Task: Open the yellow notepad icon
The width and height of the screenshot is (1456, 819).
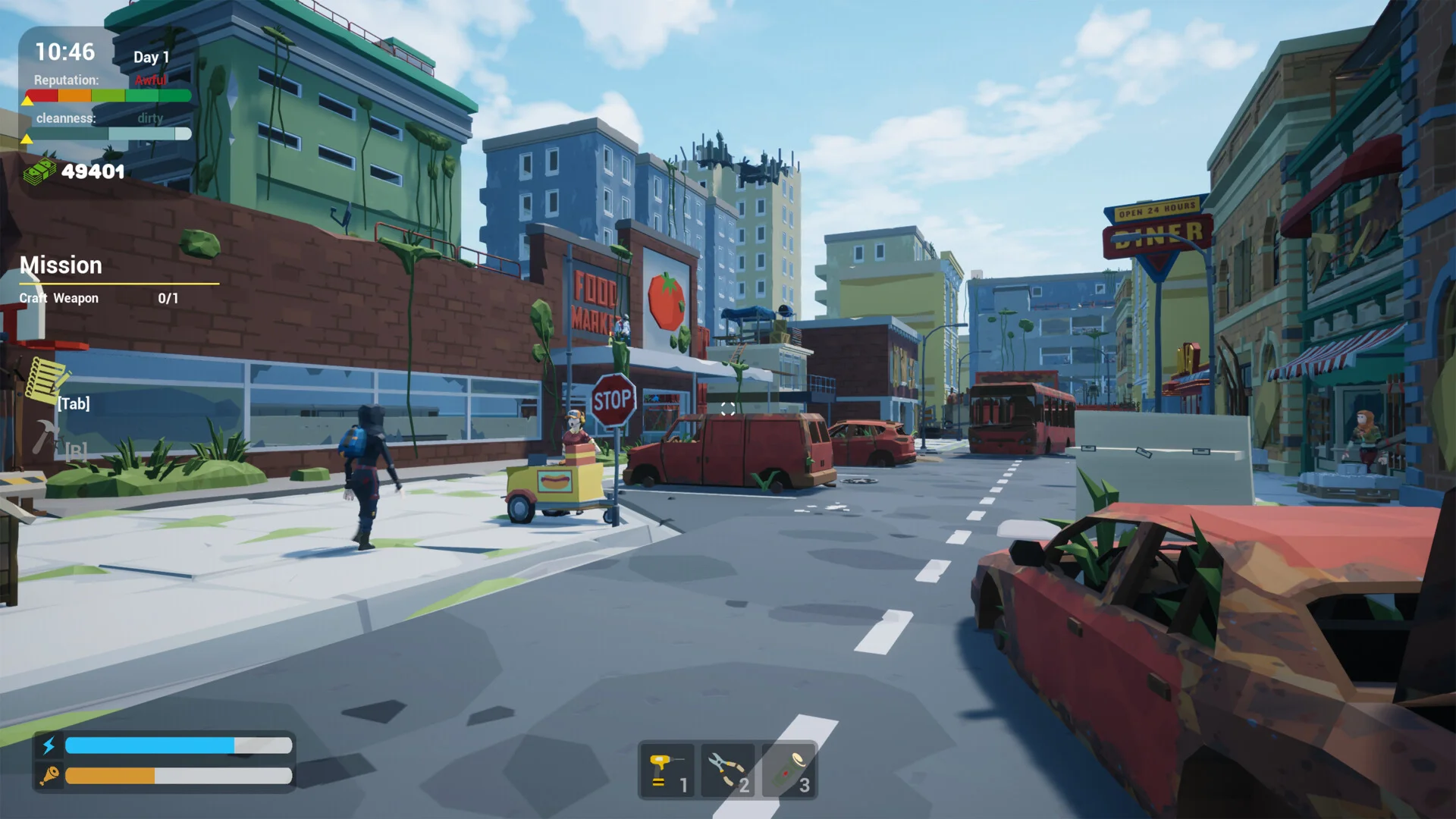Action: (x=47, y=378)
